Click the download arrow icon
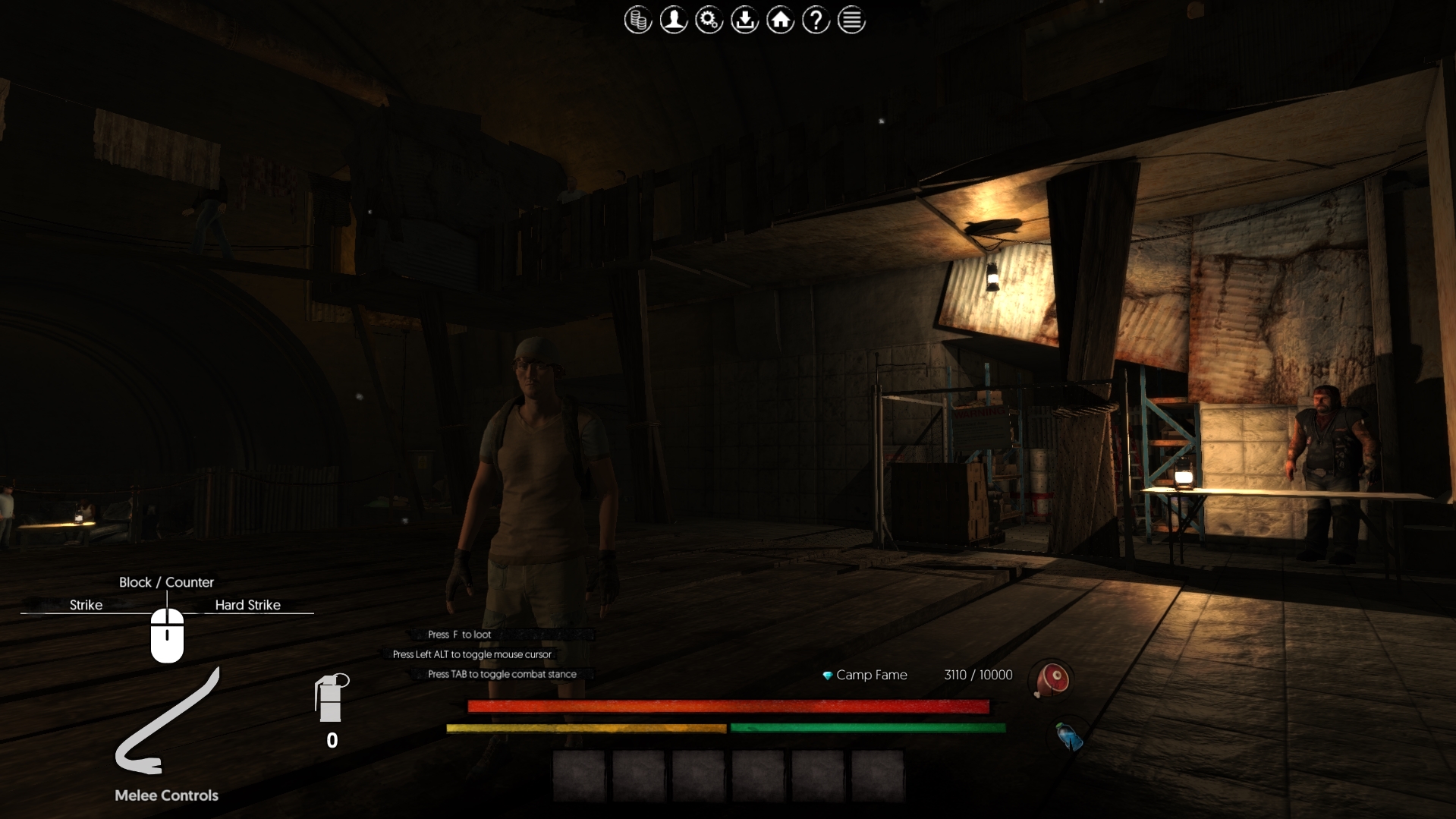Viewport: 1456px width, 819px height. [x=745, y=20]
